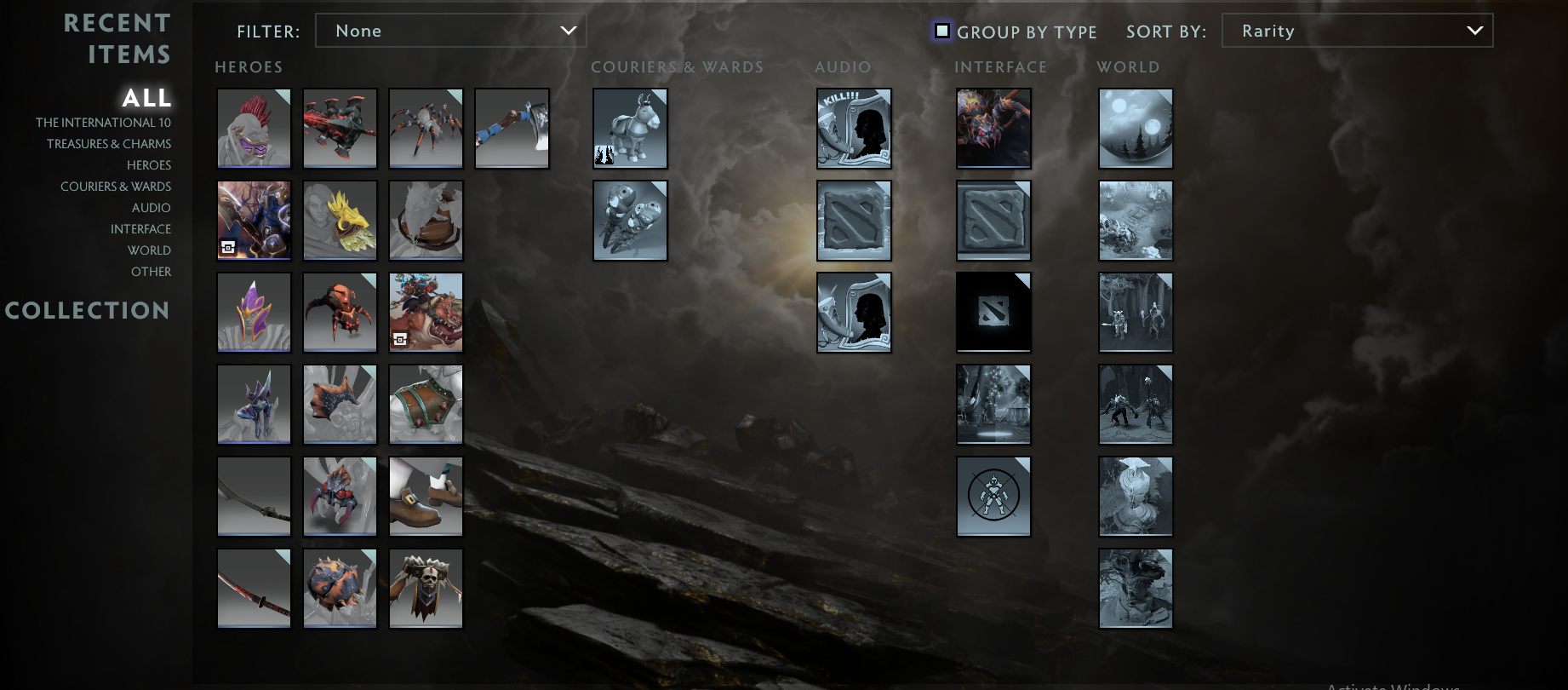Select the boot with white sock item icon

pyautogui.click(x=426, y=496)
